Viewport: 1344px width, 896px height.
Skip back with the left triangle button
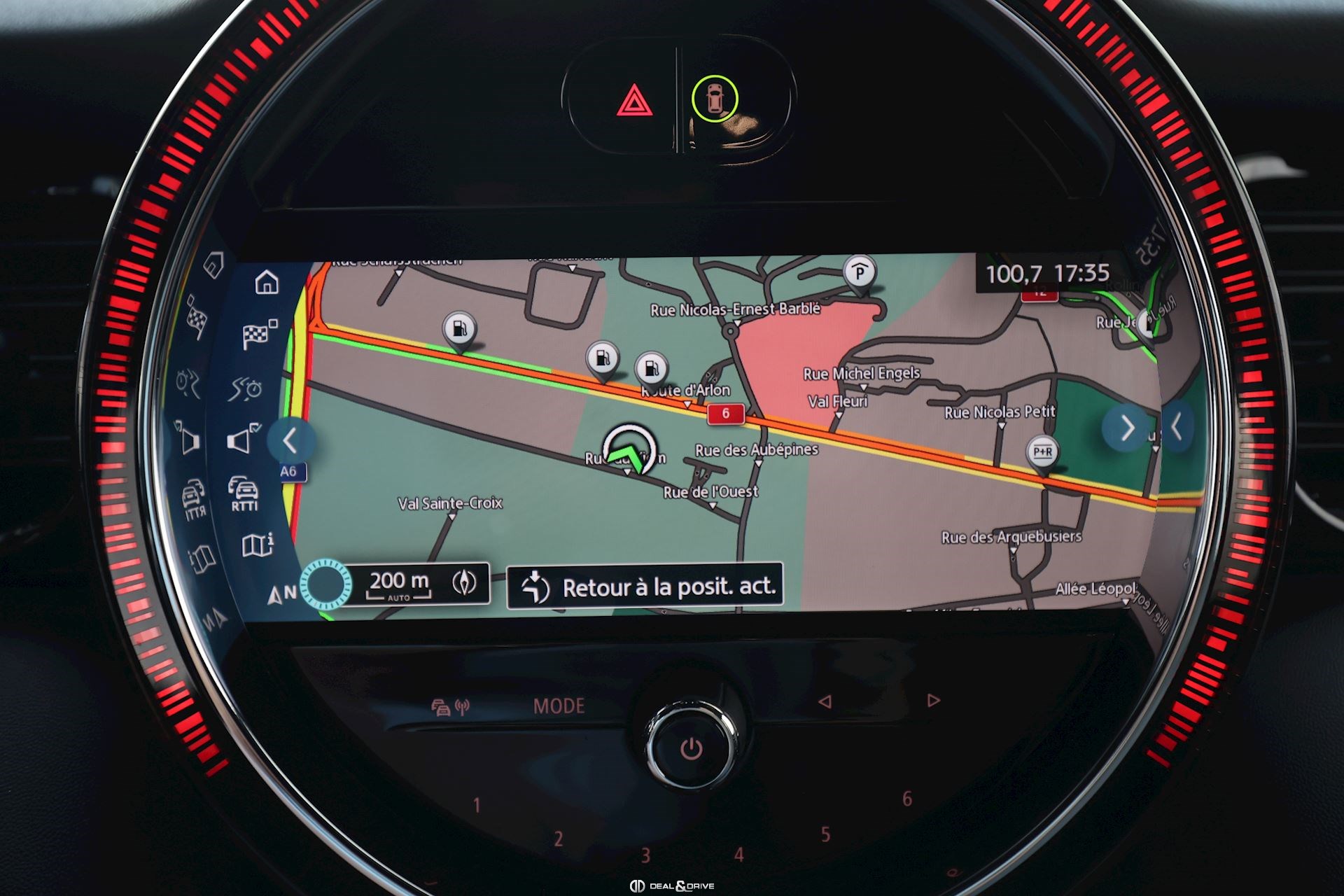(825, 701)
